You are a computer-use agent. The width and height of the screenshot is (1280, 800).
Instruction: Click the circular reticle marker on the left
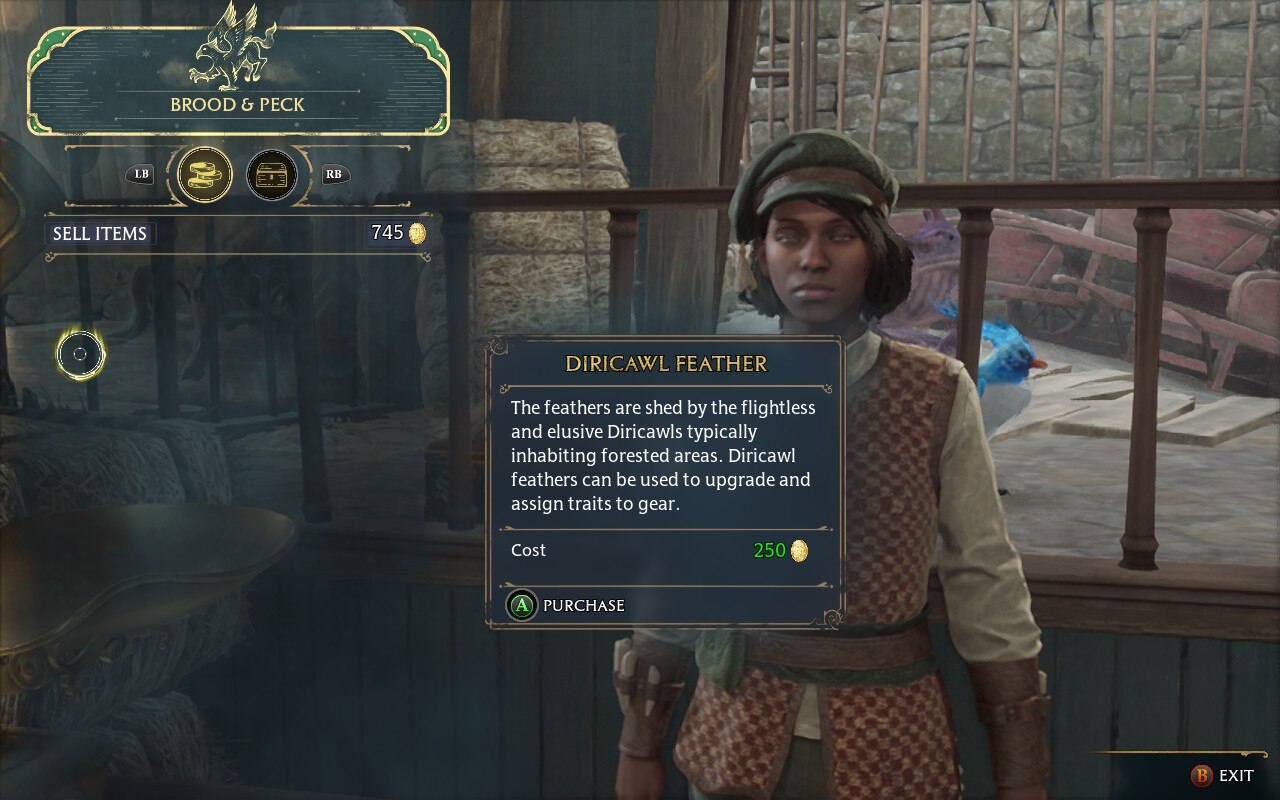(79, 353)
